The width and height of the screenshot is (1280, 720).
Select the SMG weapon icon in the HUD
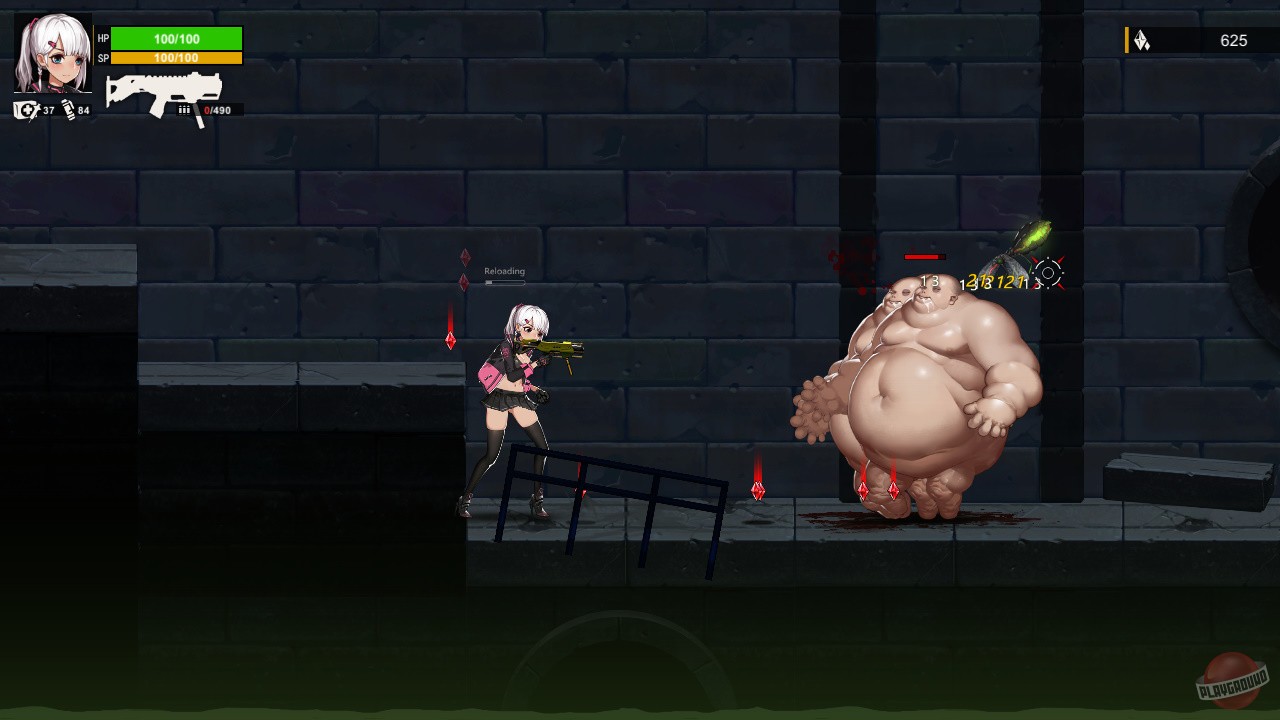(163, 89)
